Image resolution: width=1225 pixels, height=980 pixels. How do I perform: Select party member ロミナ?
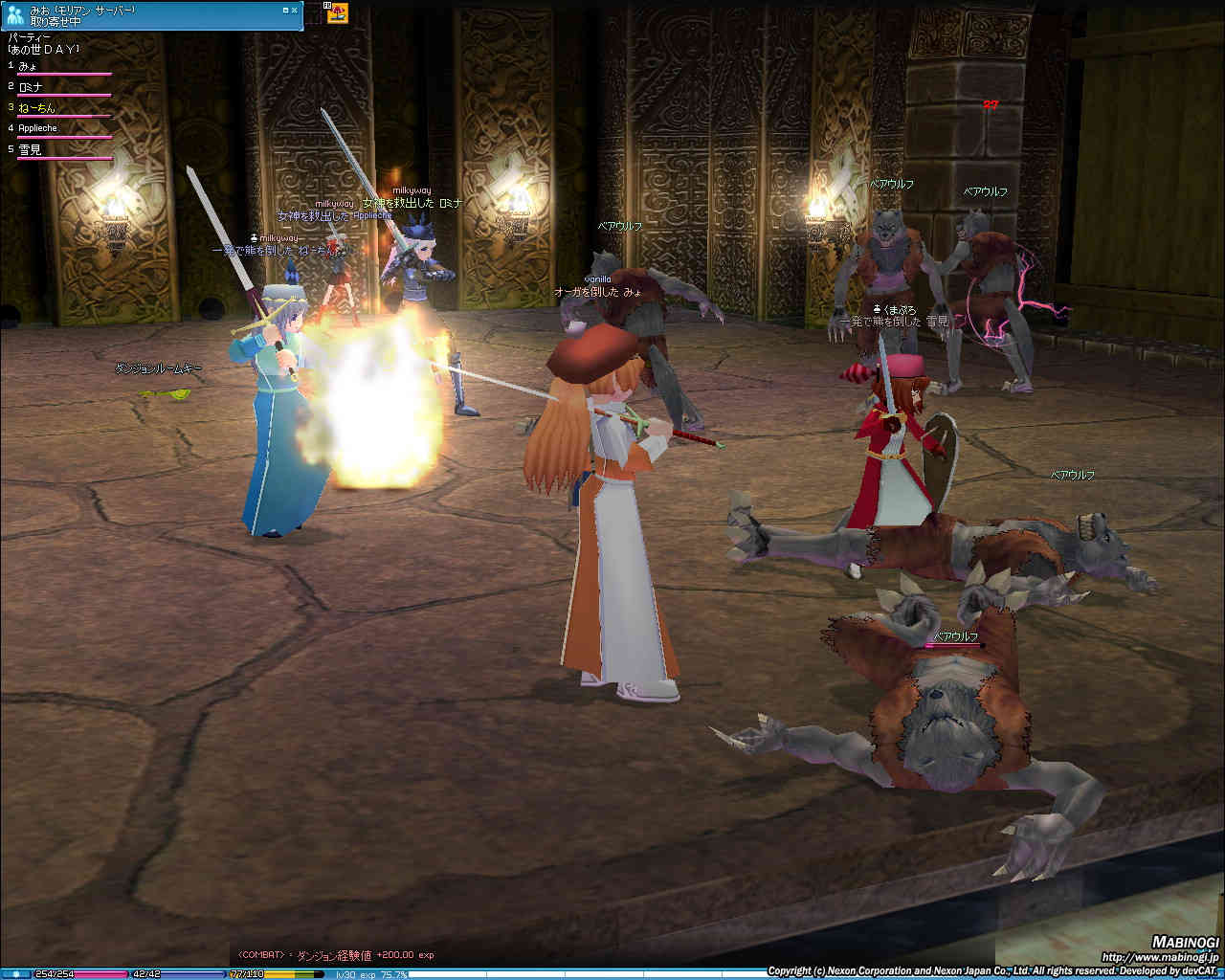pyautogui.click(x=31, y=87)
